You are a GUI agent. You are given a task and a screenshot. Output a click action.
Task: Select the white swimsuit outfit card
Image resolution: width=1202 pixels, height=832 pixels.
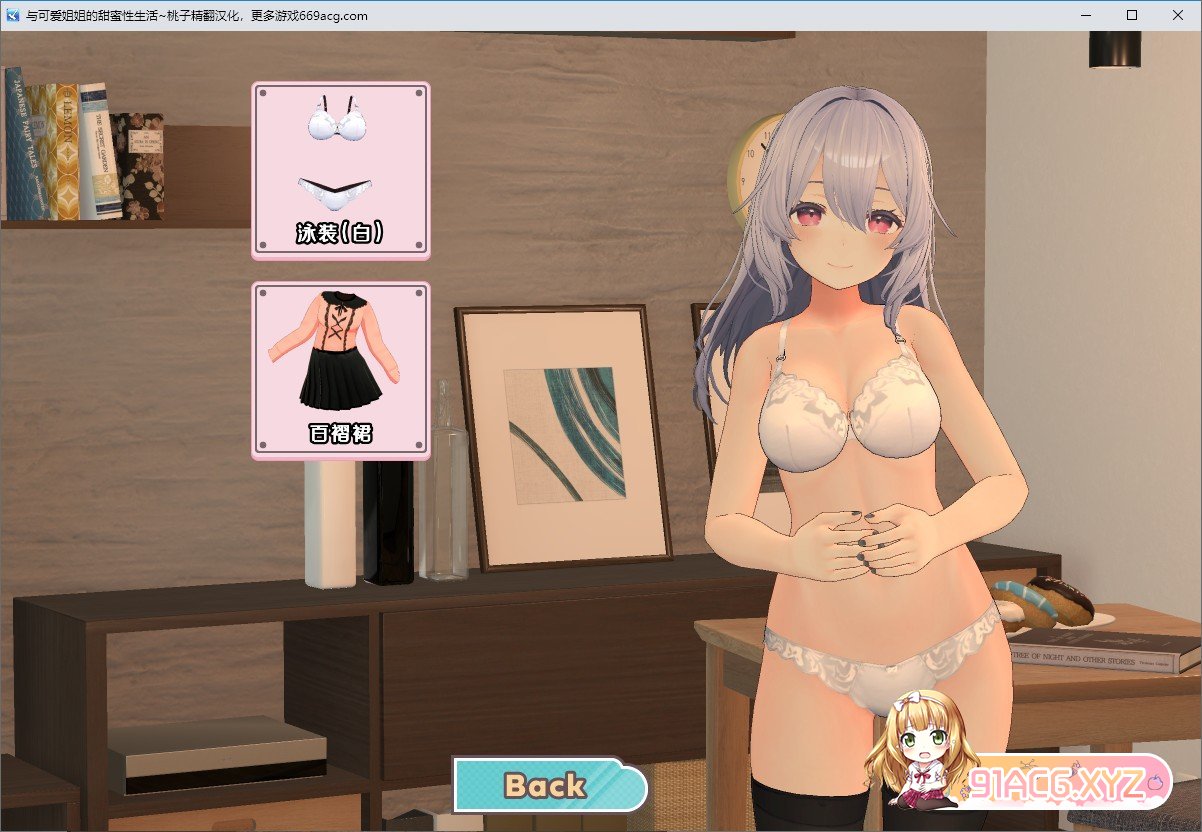(341, 169)
